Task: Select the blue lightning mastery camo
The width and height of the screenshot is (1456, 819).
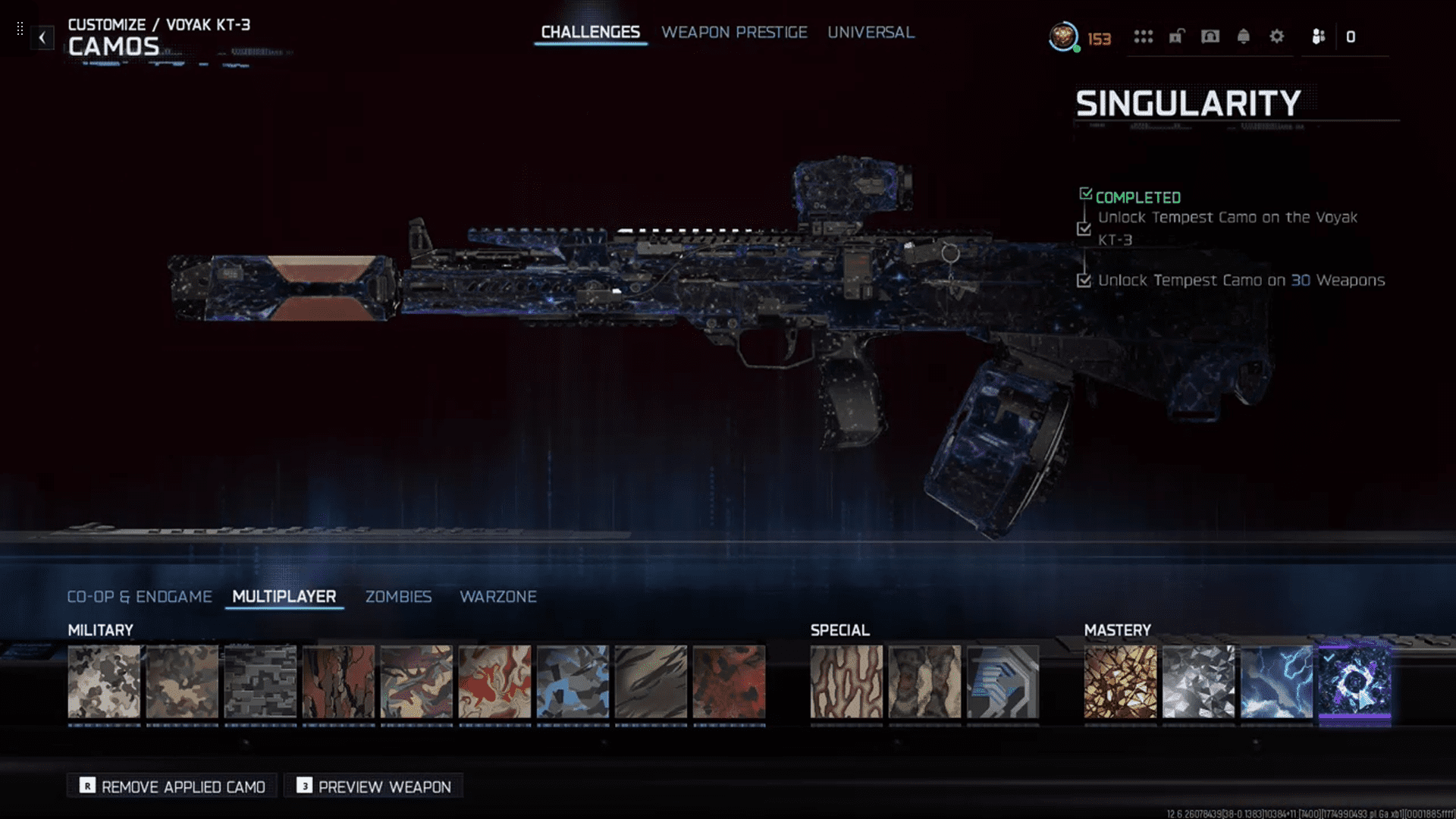Action: pyautogui.click(x=1276, y=682)
